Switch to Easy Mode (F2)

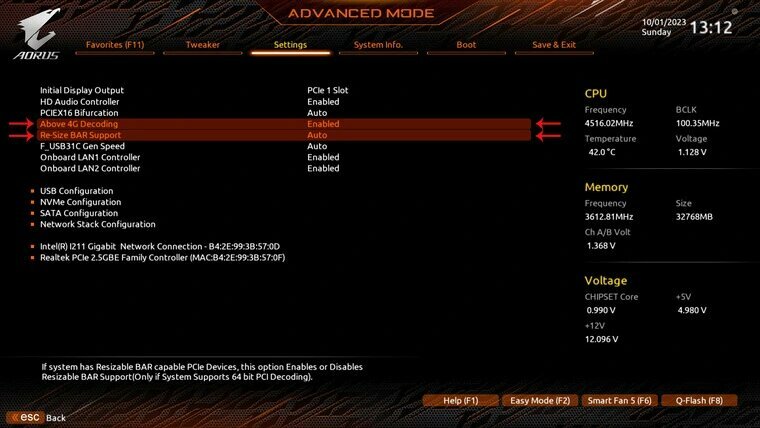coord(539,401)
